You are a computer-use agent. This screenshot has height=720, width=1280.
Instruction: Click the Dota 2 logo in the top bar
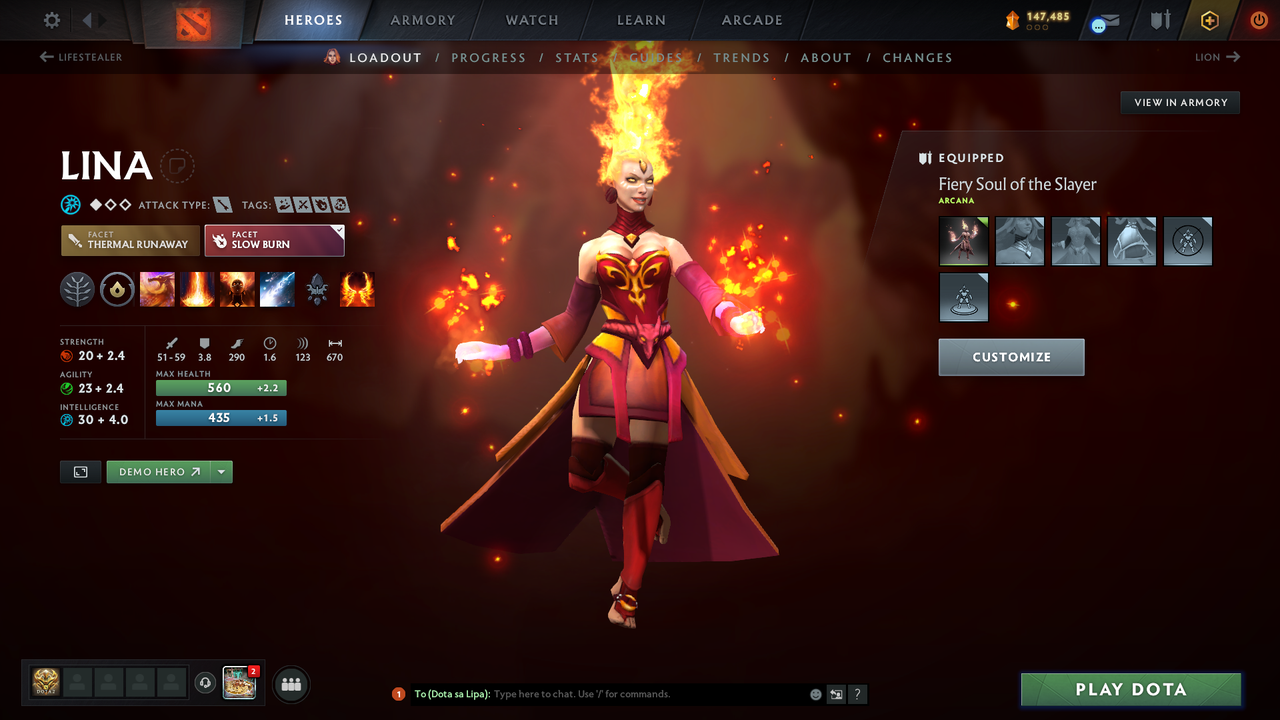pyautogui.click(x=192, y=20)
